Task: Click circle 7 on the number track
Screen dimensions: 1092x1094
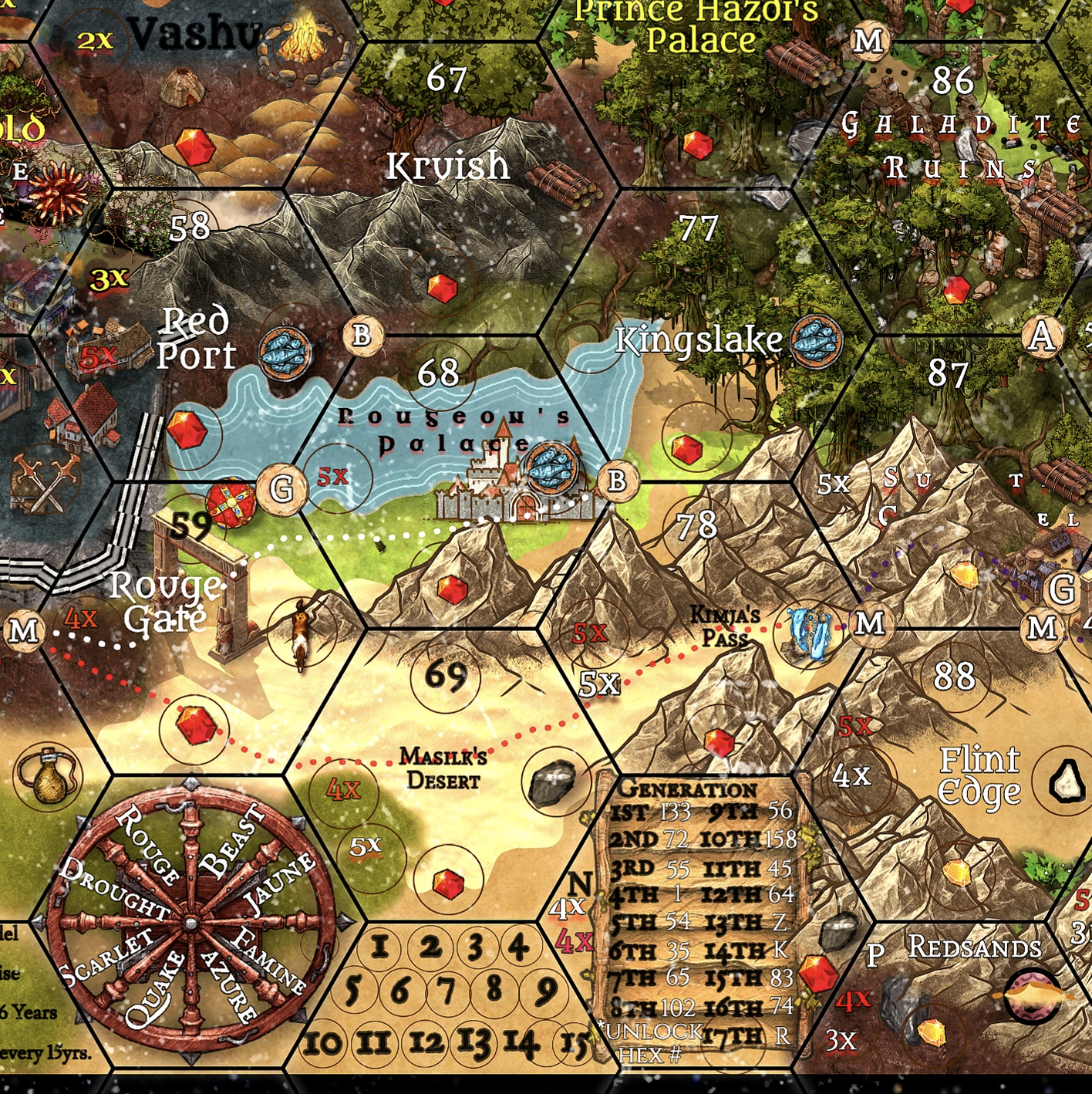Action: (x=447, y=989)
